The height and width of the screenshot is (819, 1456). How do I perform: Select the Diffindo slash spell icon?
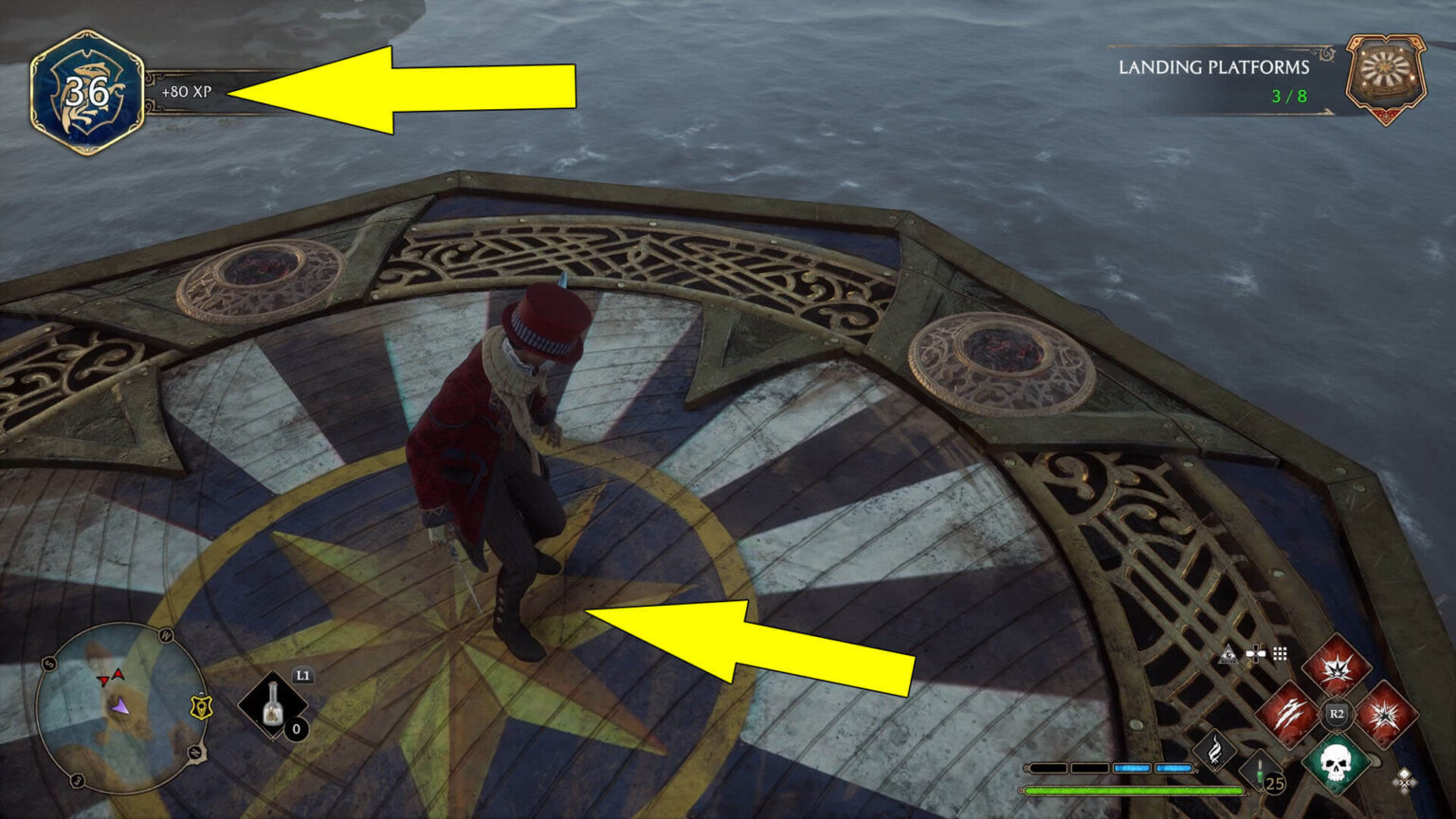[1288, 715]
